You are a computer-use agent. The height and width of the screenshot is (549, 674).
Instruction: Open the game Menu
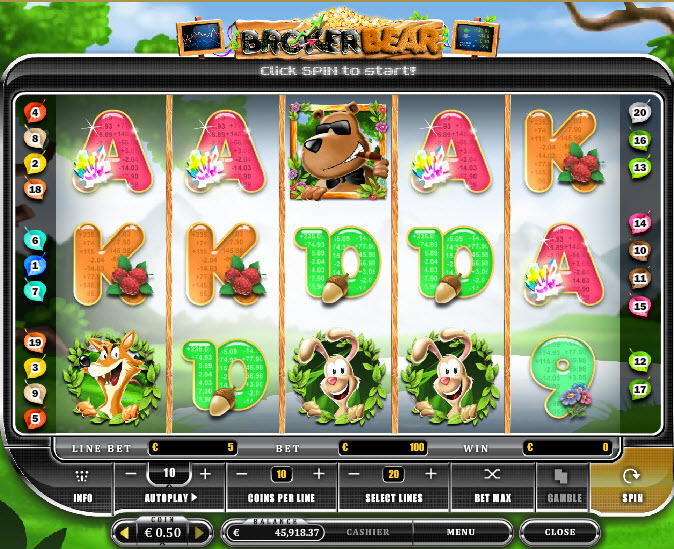coord(461,533)
